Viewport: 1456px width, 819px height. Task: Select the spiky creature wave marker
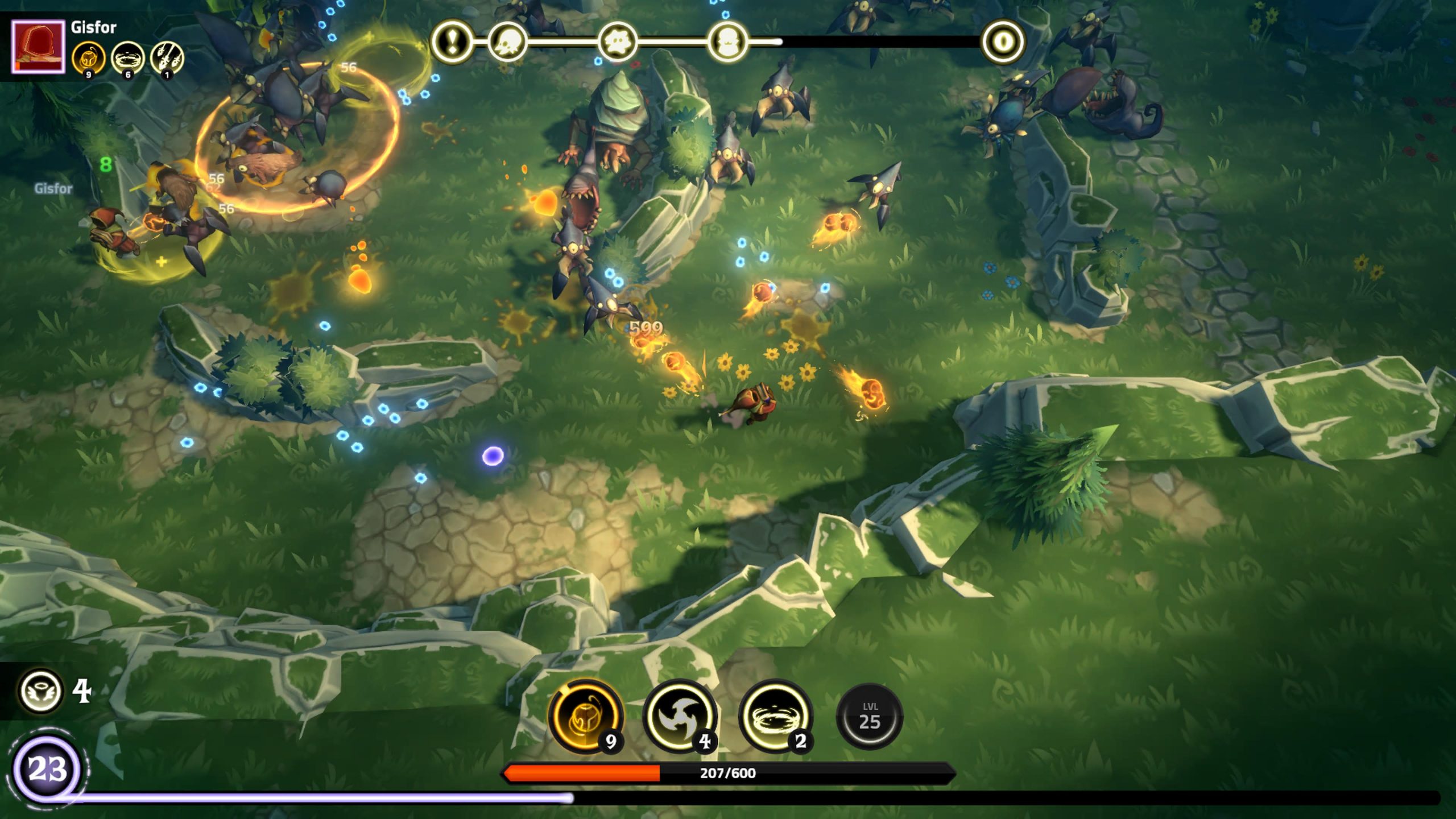pos(618,42)
